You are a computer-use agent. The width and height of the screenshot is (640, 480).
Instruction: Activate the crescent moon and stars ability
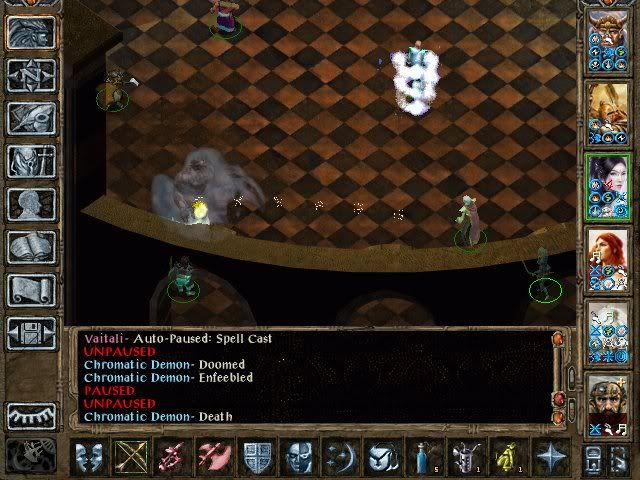341,457
